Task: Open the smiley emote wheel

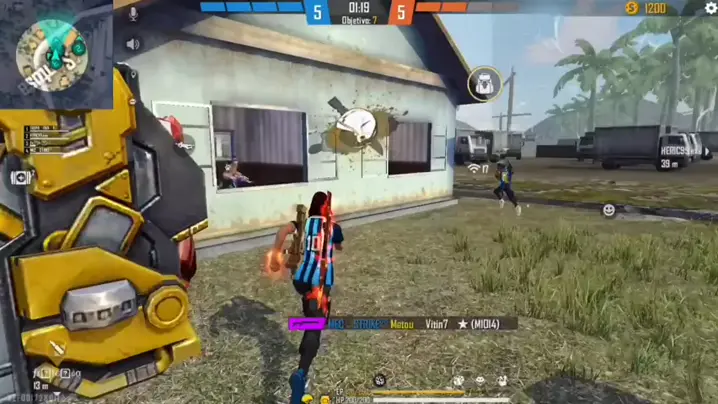Action: click(609, 210)
